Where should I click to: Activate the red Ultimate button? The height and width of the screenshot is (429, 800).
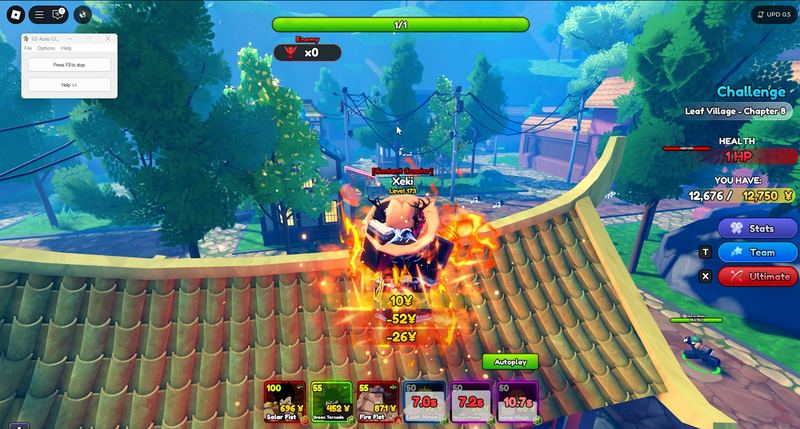(757, 277)
